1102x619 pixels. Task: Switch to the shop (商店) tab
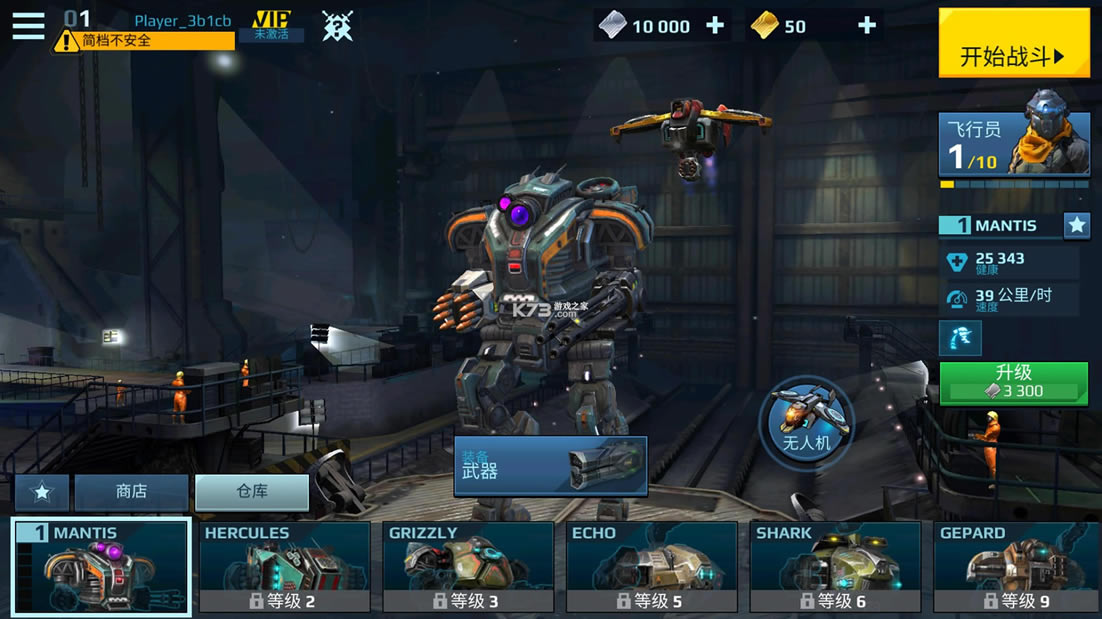[x=131, y=492]
